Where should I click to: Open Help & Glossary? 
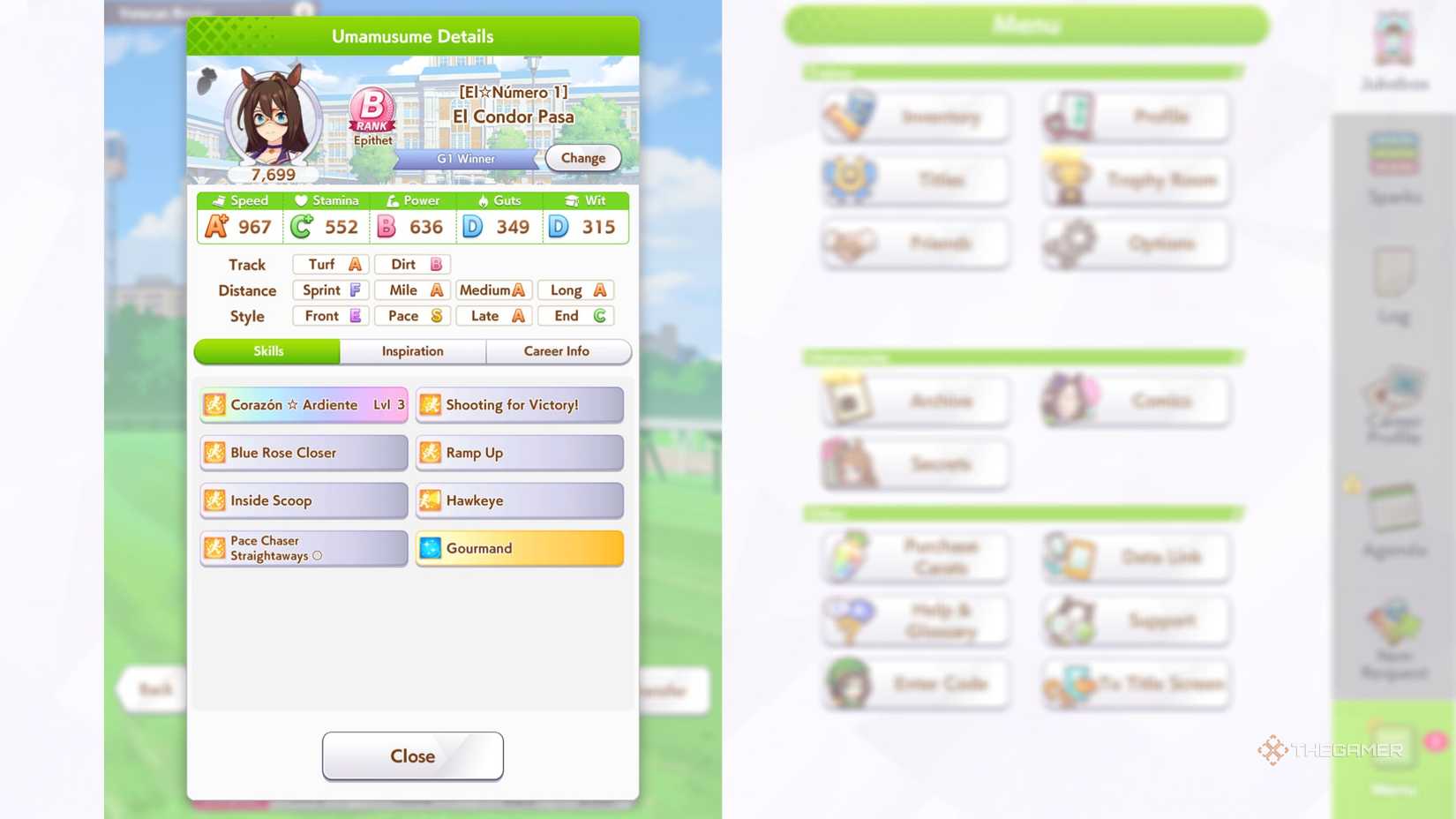click(914, 620)
